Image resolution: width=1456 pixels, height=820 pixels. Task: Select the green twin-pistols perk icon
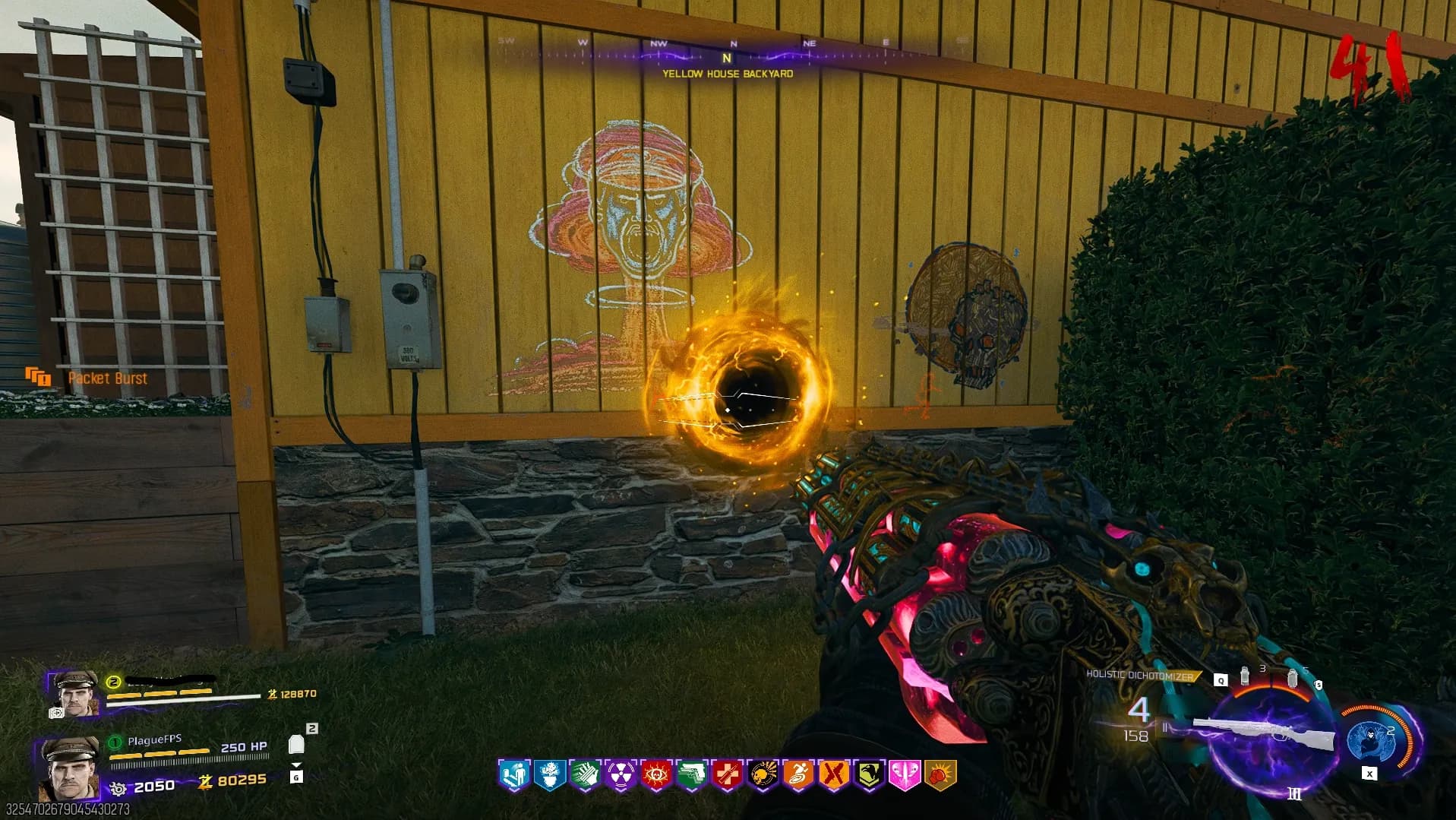click(691, 775)
